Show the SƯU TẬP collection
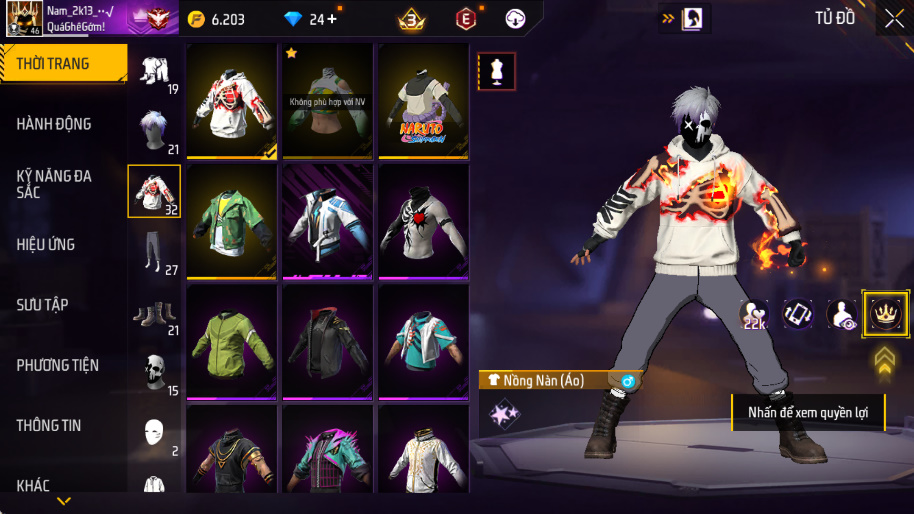Viewport: 914px width, 514px height. click(x=44, y=305)
